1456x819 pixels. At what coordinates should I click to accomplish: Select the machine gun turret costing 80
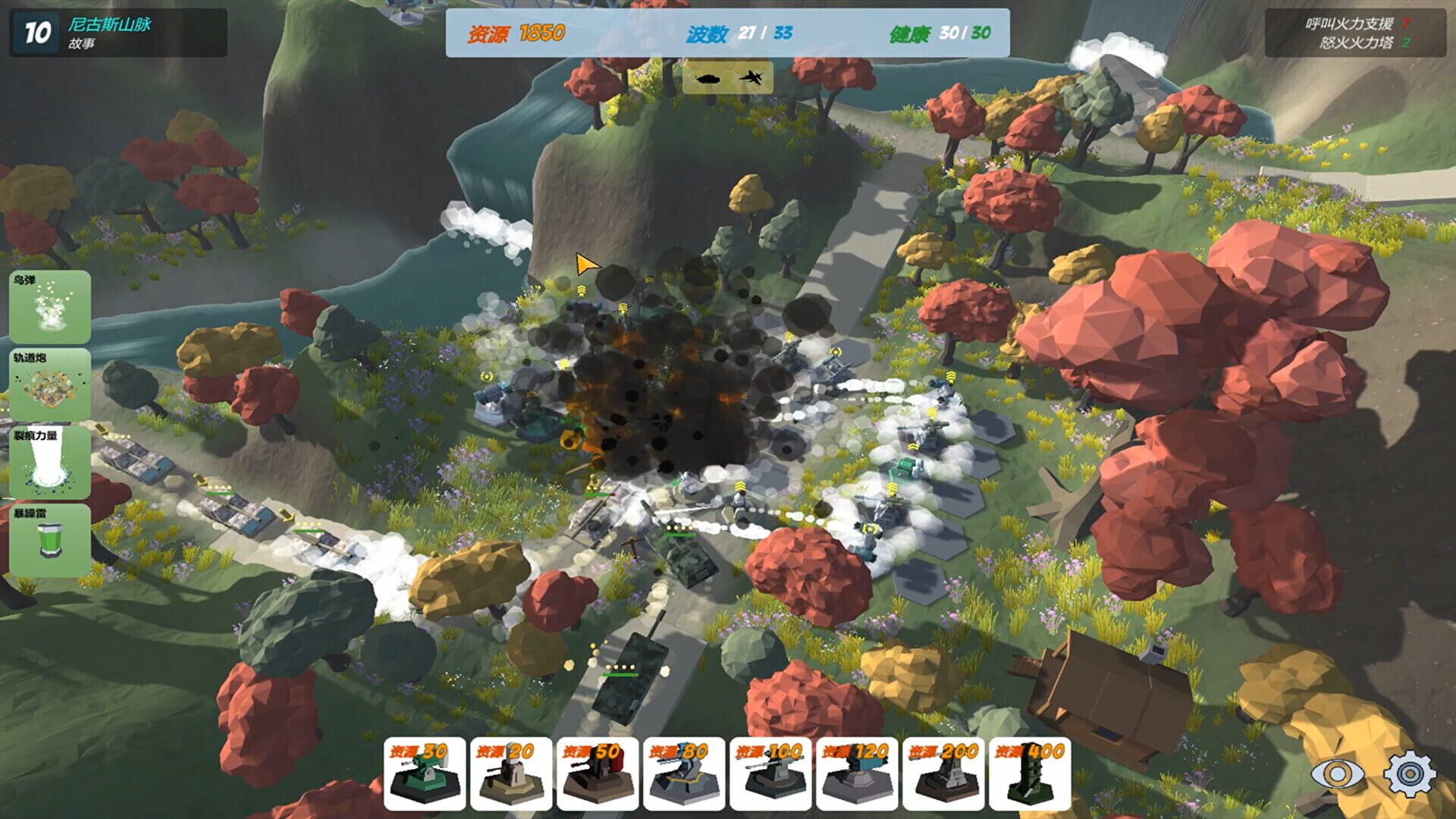point(684,773)
